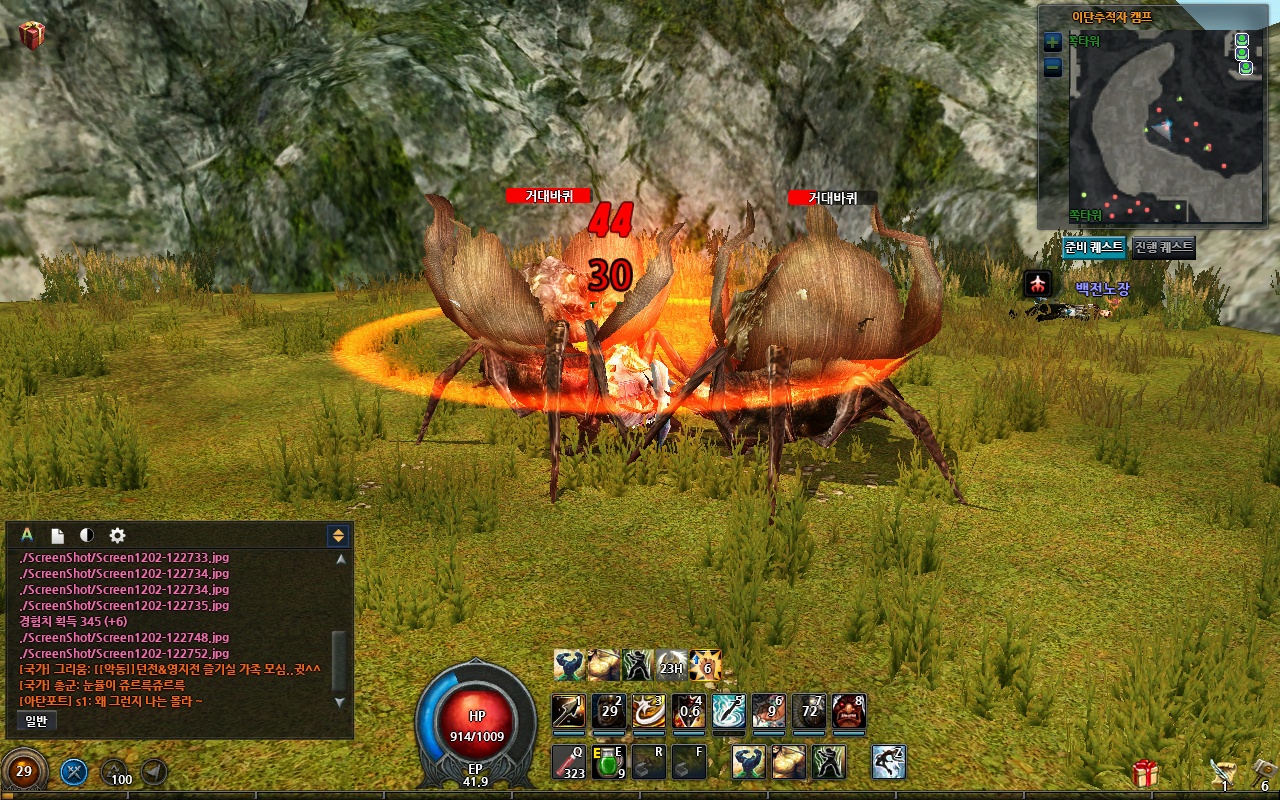Zoom out the minimap with the minus button

pyautogui.click(x=1052, y=68)
